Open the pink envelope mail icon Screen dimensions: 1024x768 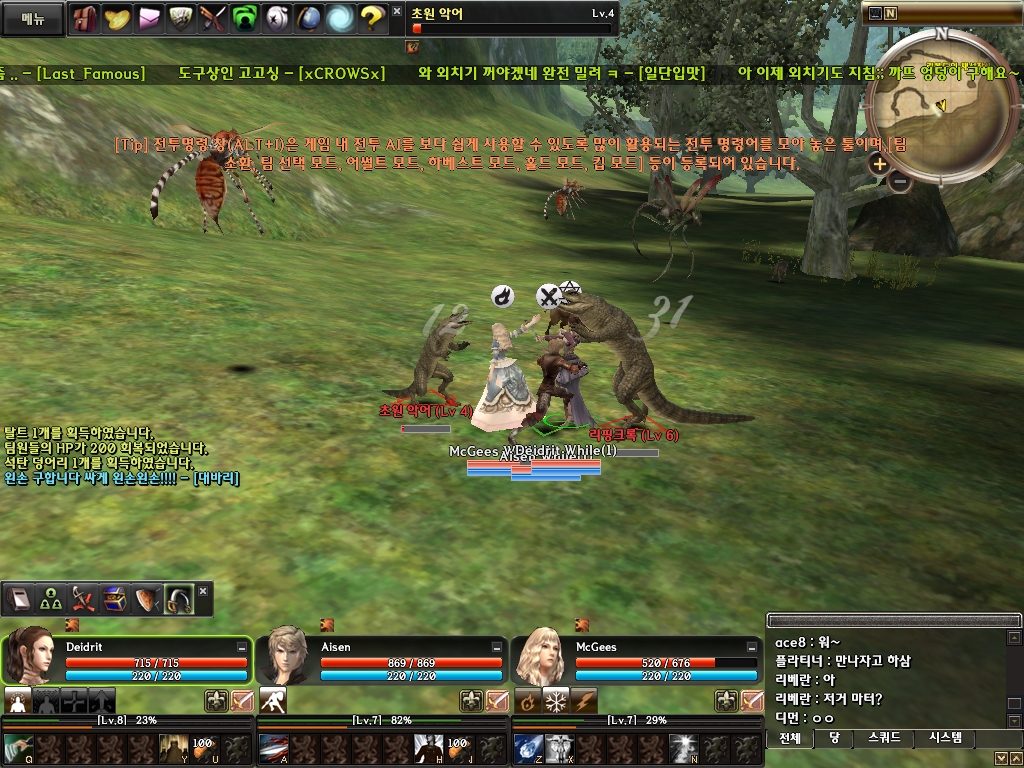pos(149,17)
